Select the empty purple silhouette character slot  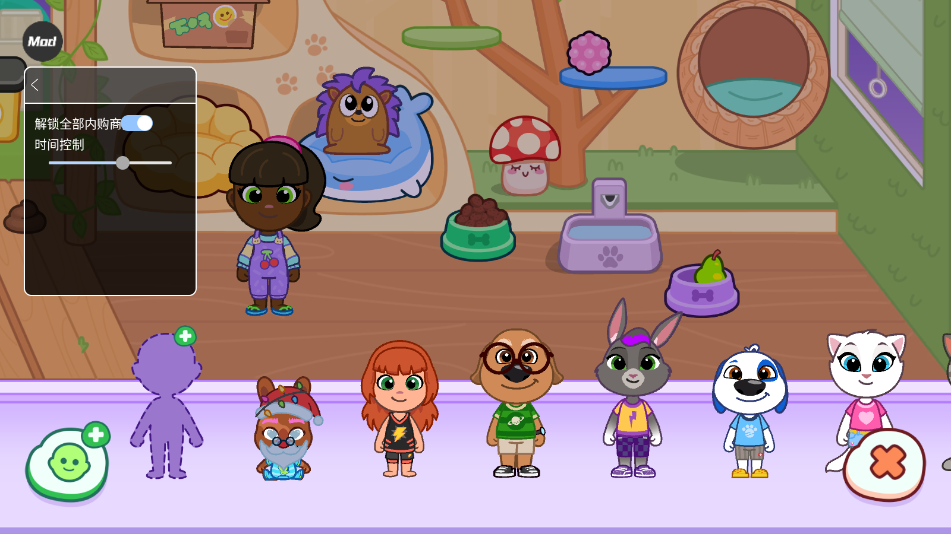(x=165, y=405)
